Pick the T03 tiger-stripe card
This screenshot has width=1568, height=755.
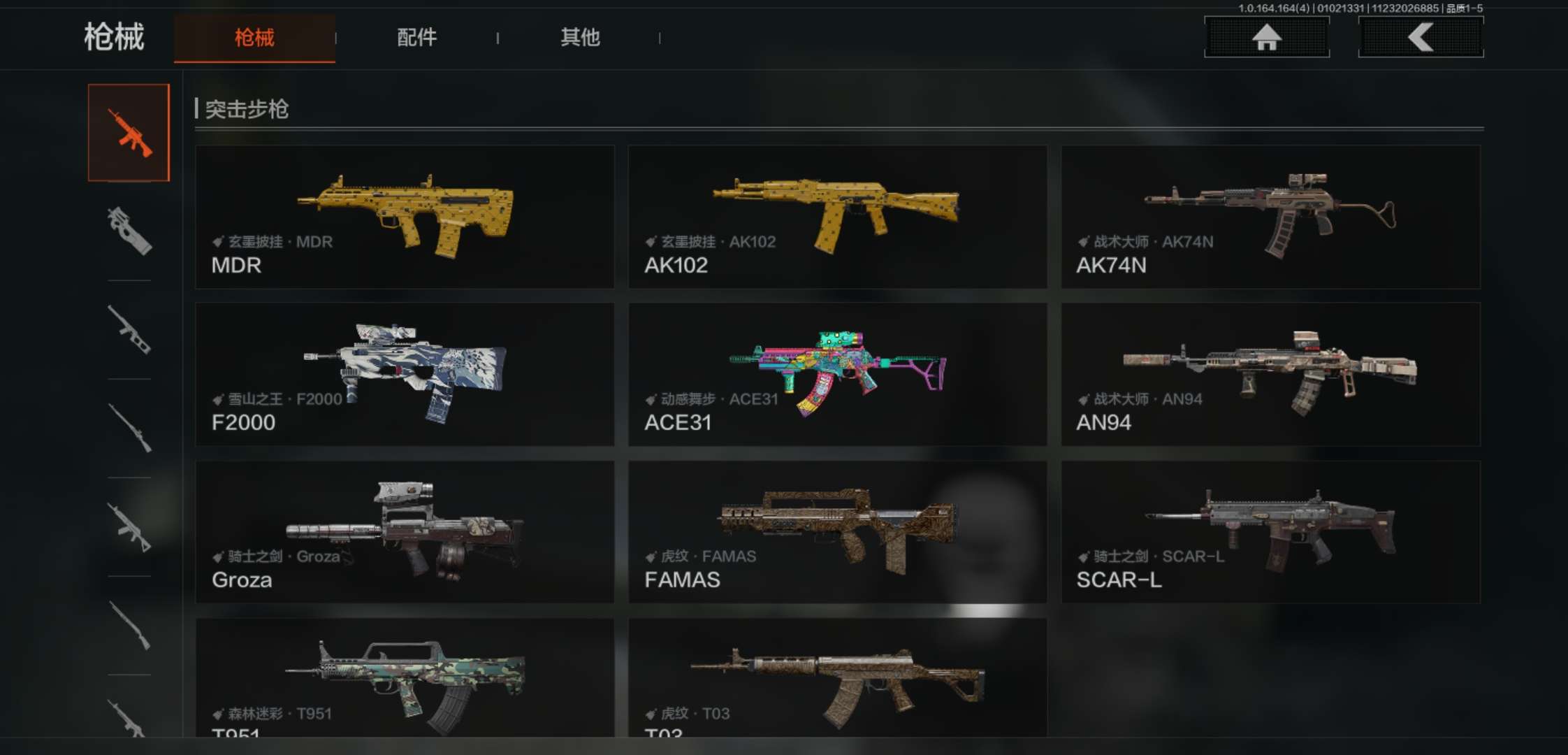point(837,678)
